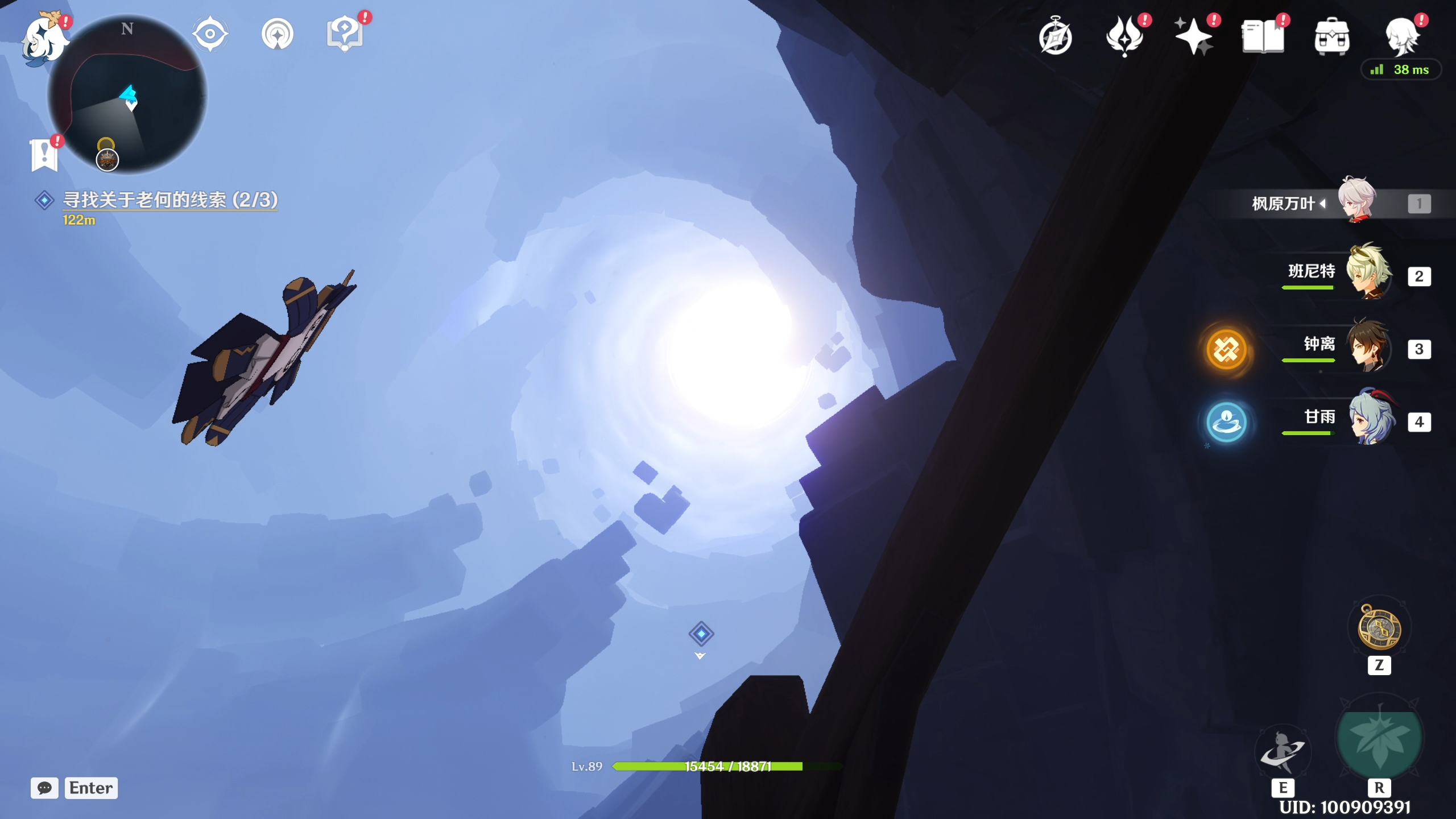Use the golden compass gadget
Viewport: 1456px width, 819px height.
[1379, 628]
